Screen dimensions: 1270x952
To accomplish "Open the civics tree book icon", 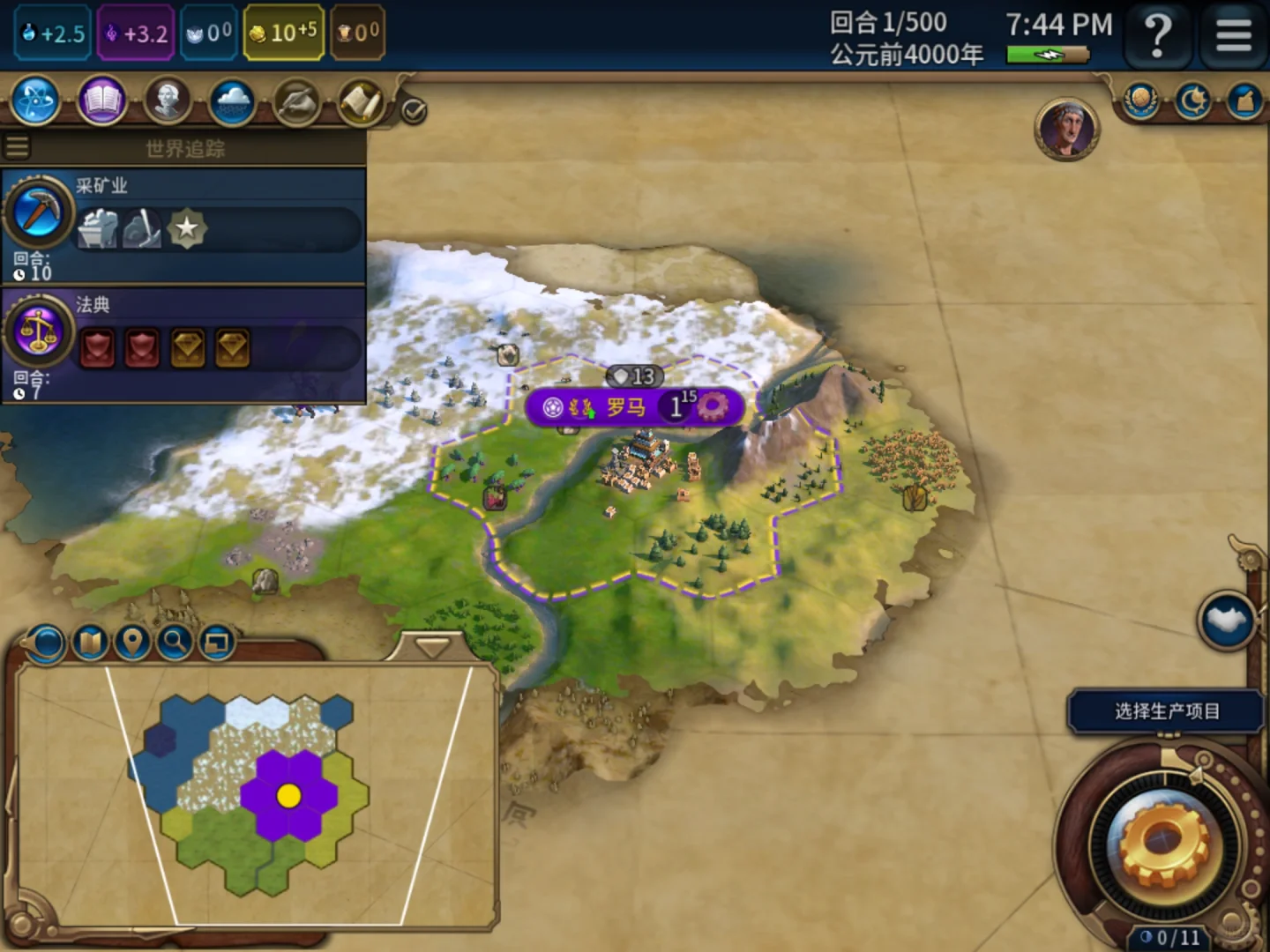I will 102,101.
